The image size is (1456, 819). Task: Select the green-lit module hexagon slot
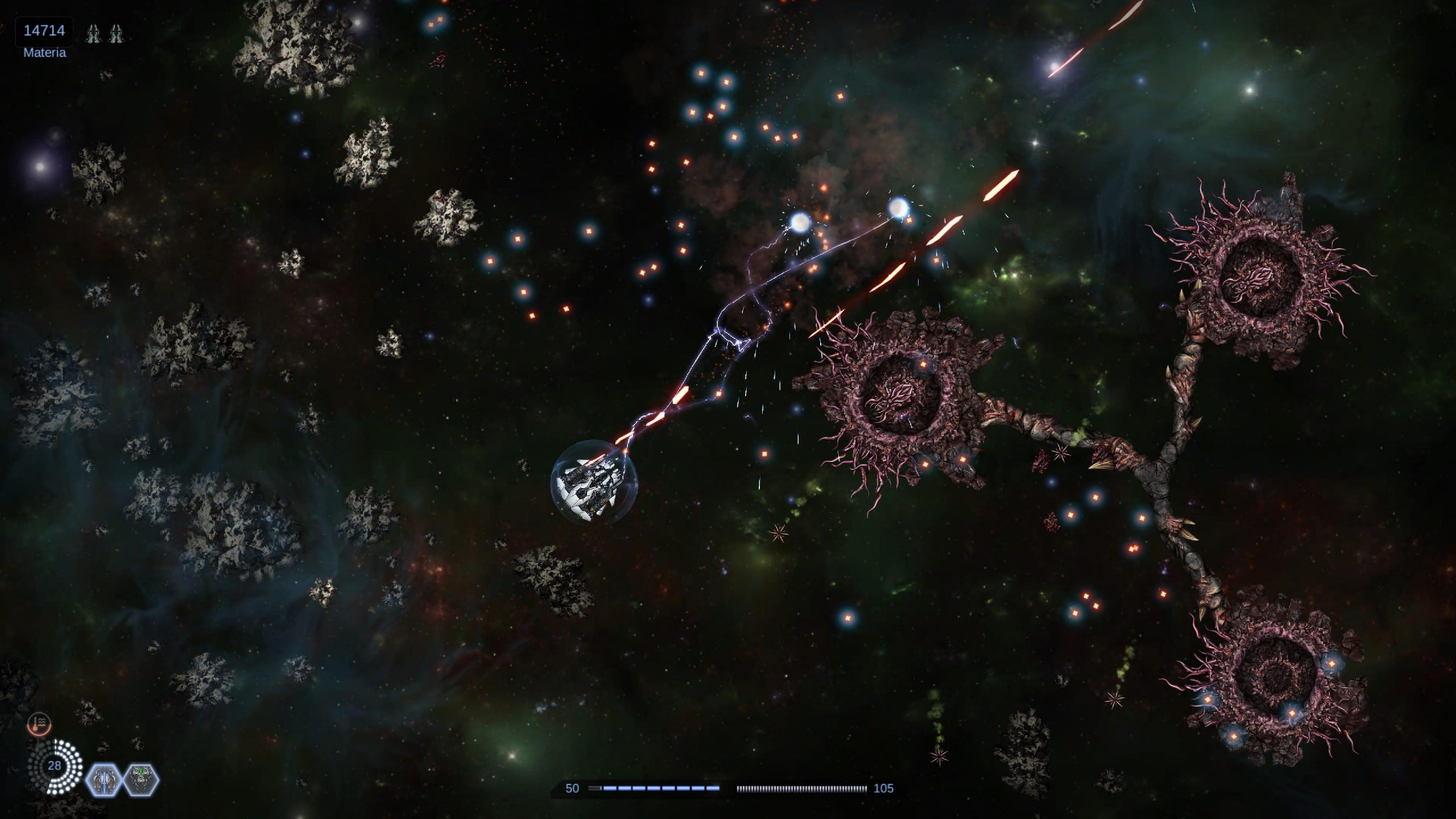pos(141,780)
